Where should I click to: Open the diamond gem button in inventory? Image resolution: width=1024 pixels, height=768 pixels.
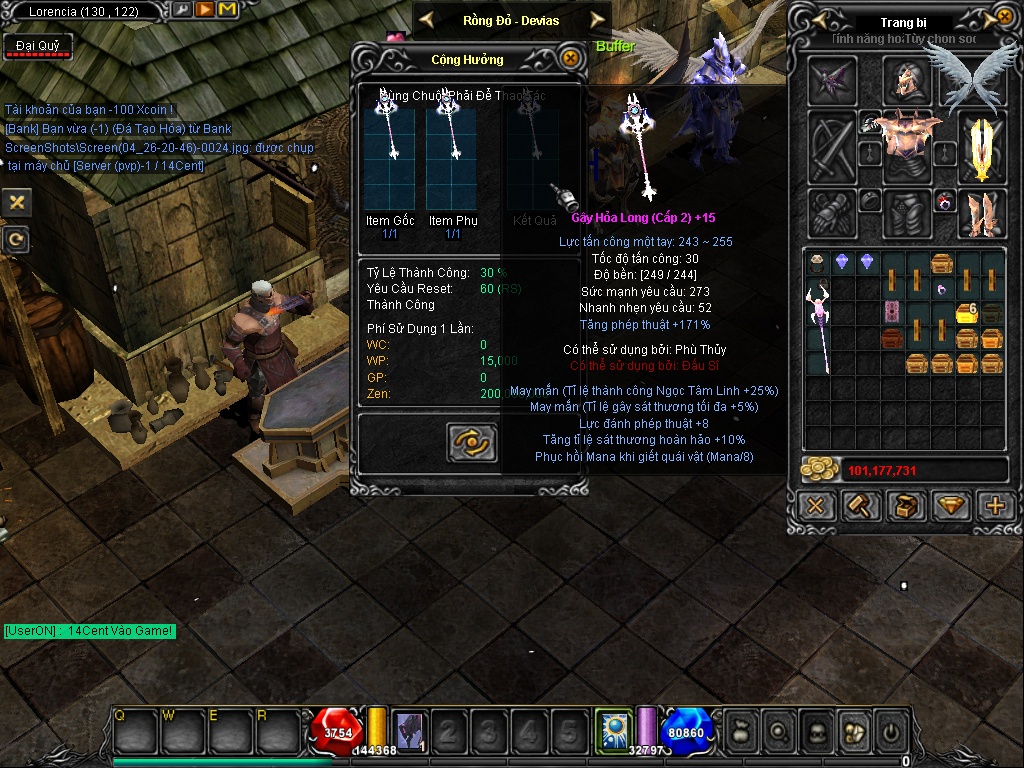click(x=950, y=505)
